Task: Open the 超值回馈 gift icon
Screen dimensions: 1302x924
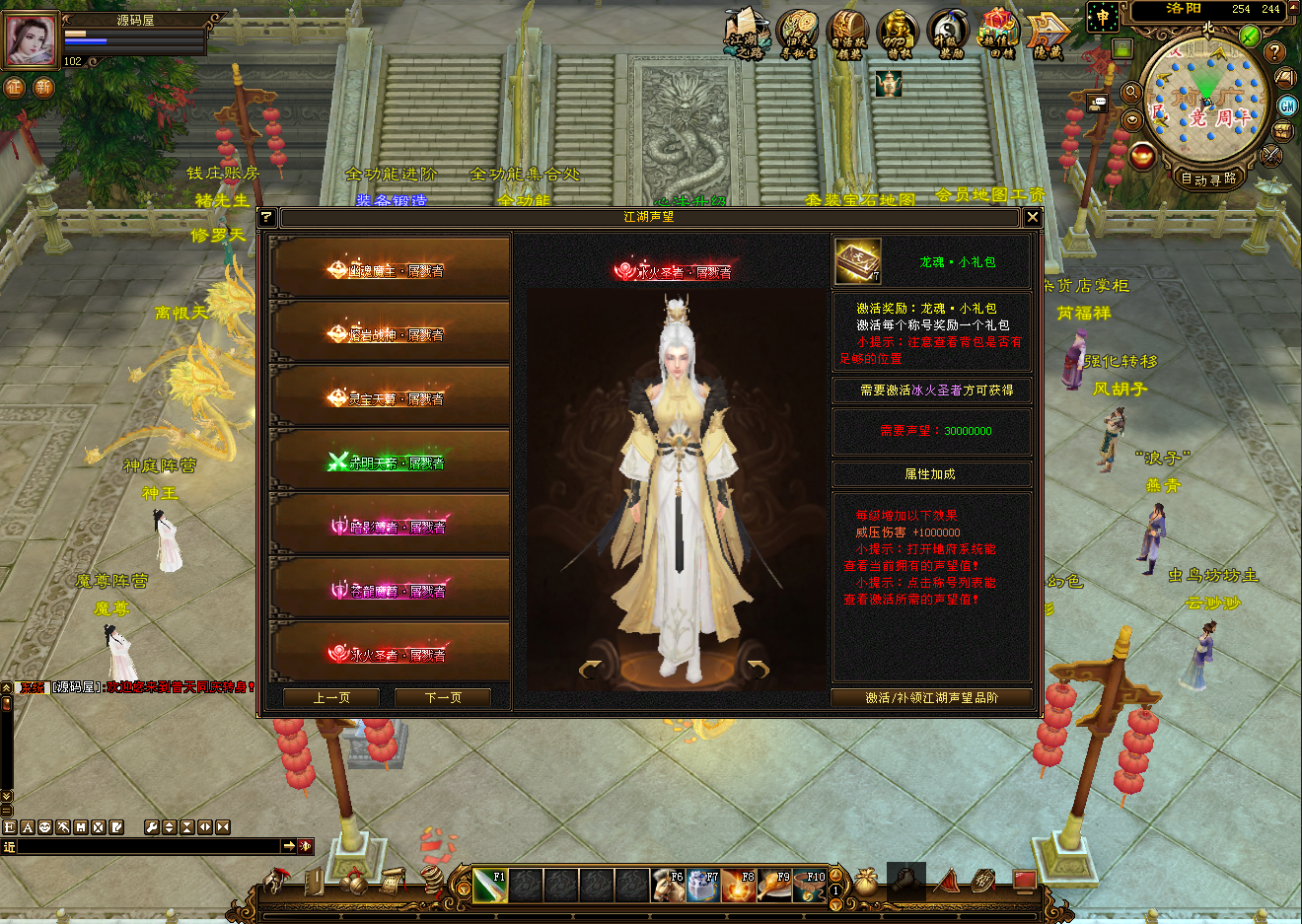Action: [x=999, y=35]
